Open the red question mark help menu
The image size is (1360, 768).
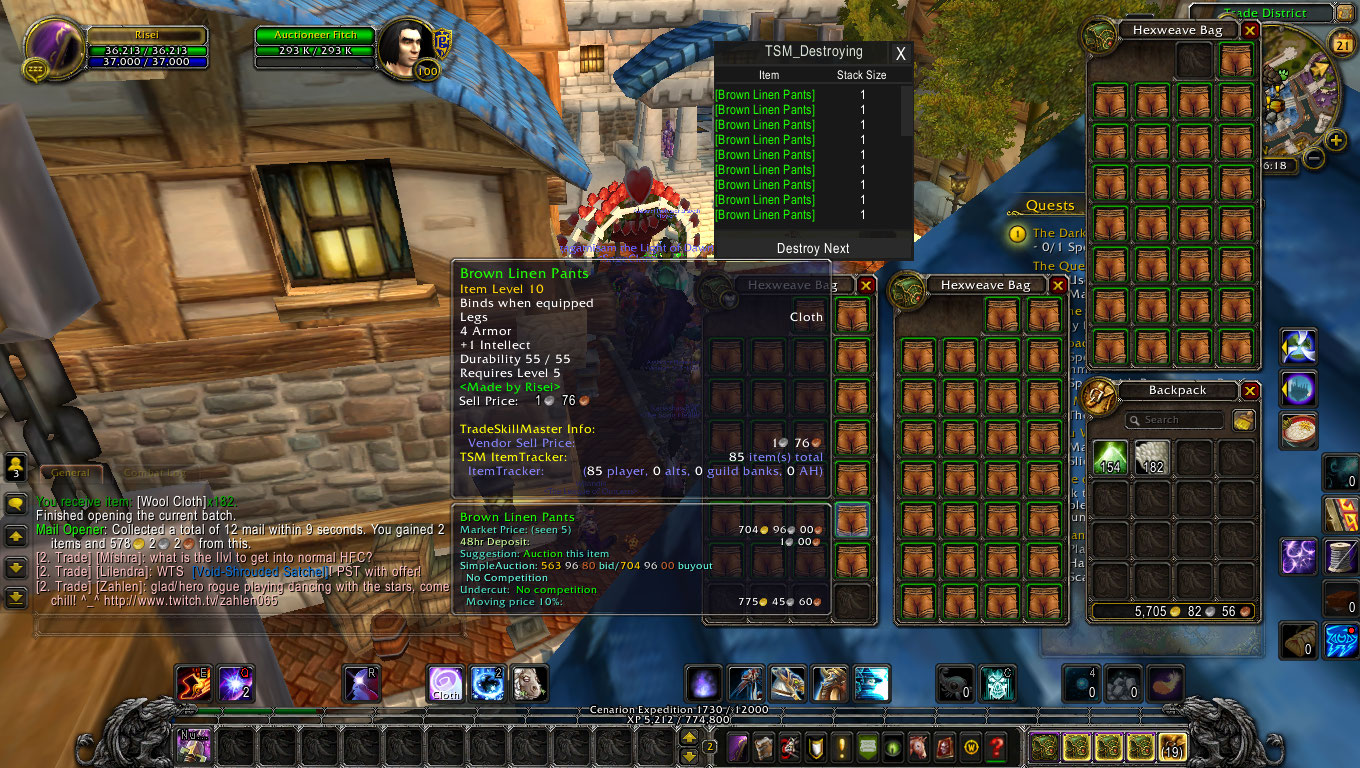996,746
